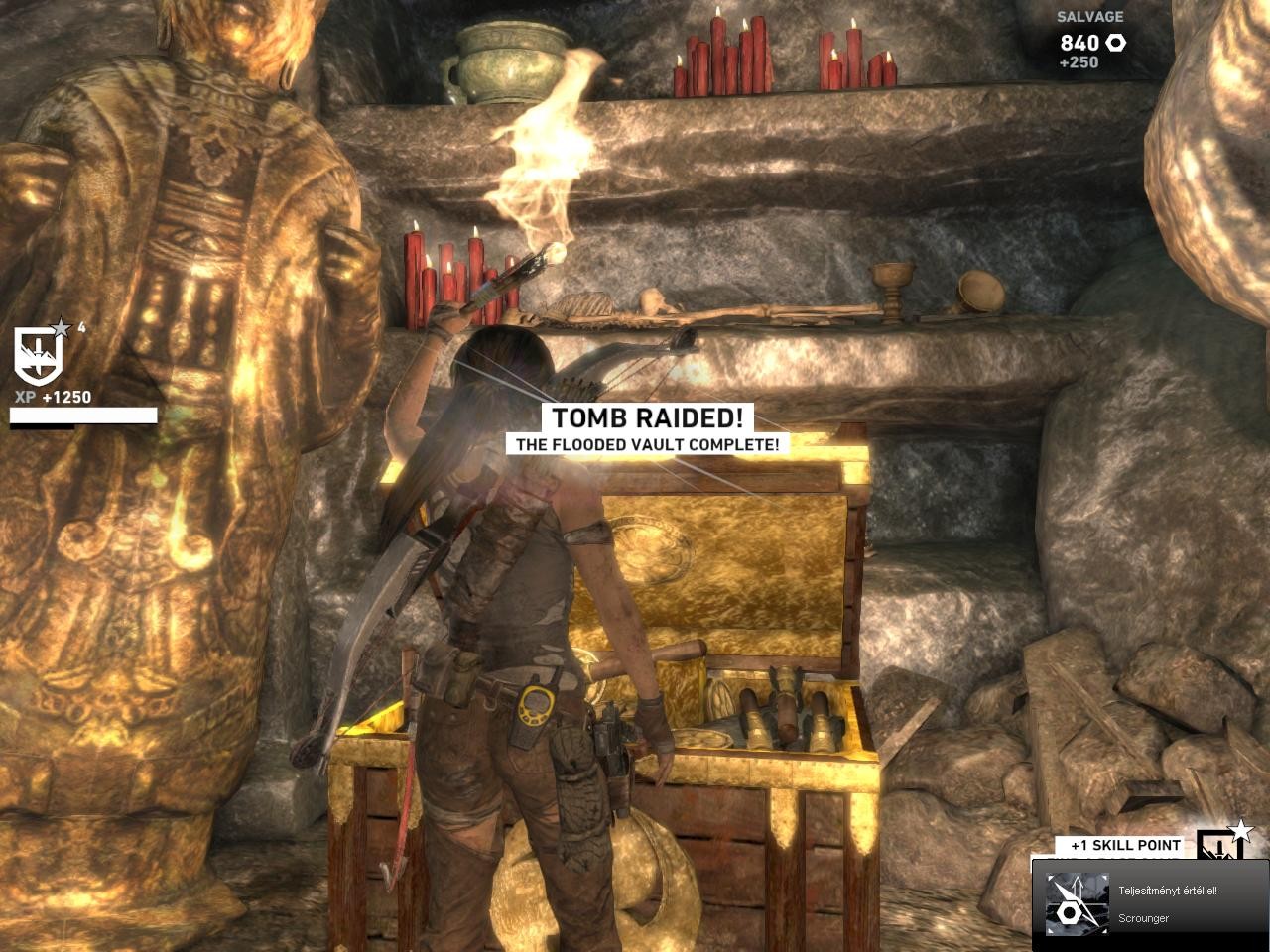The image size is (1270, 952).
Task: Open the Scrounger achievement notification popup
Action: coord(1149,903)
